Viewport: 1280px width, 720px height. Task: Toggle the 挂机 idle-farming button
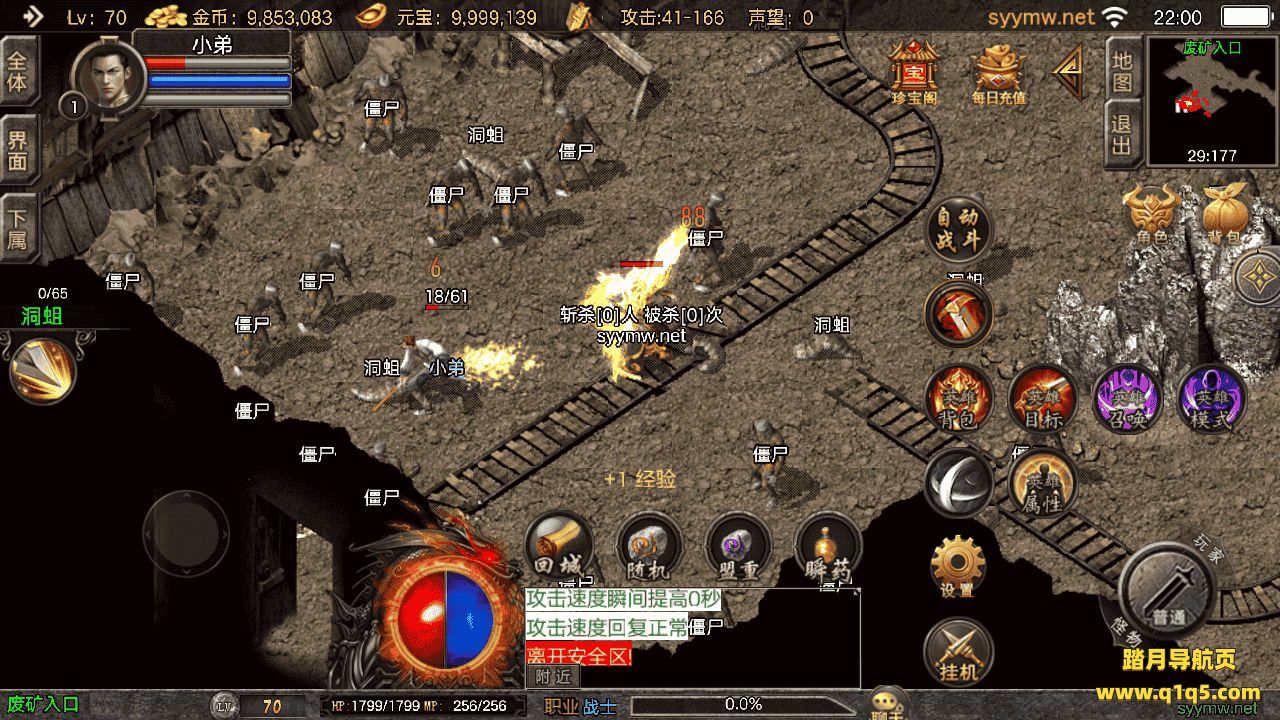point(957,652)
